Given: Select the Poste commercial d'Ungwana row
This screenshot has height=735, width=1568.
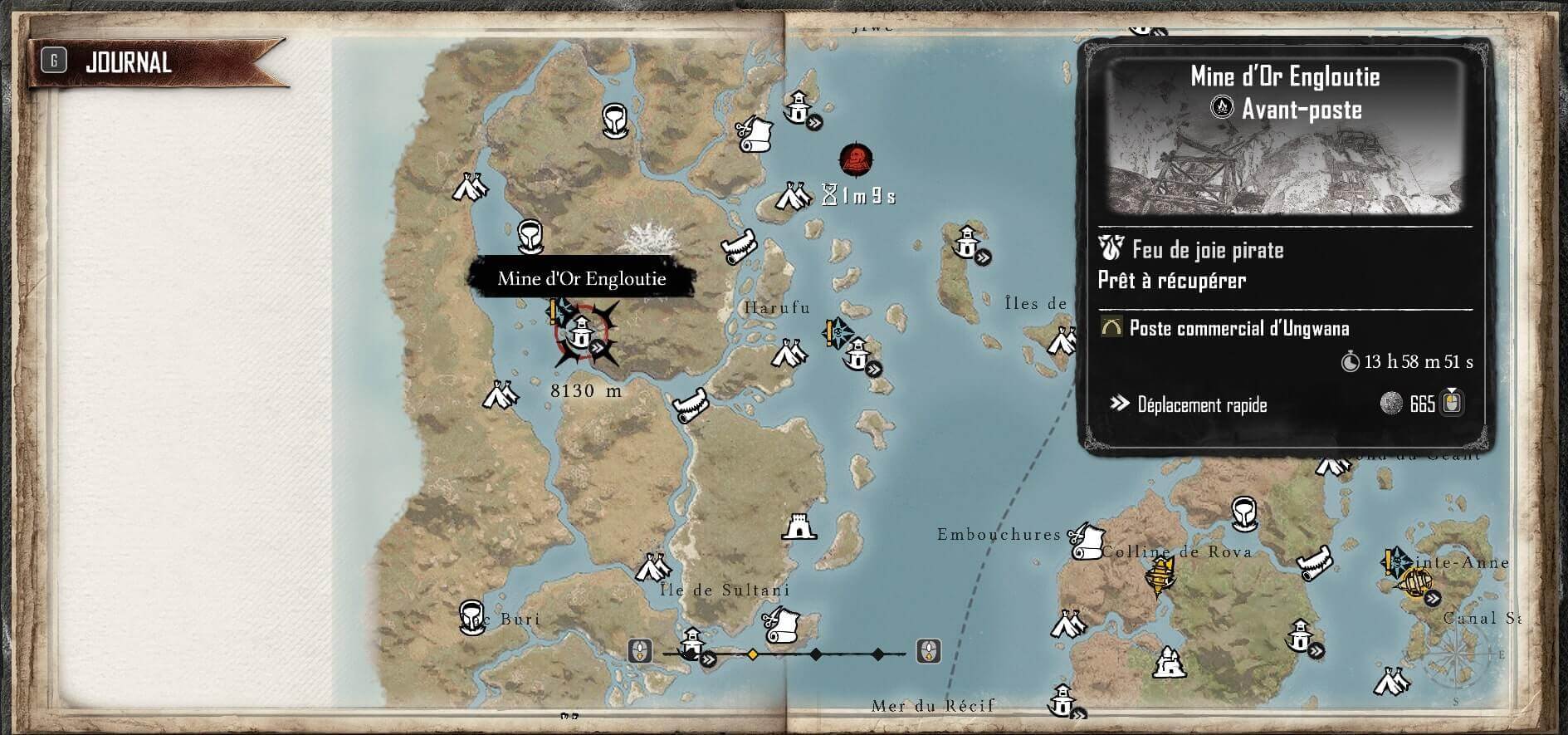Looking at the screenshot, I should [1237, 329].
